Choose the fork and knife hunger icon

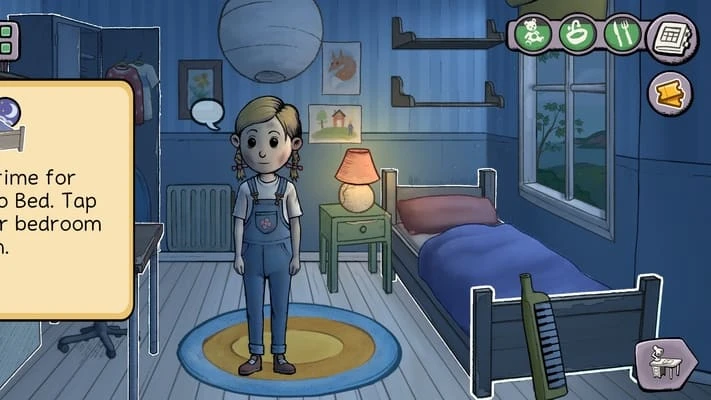pyautogui.click(x=622, y=35)
